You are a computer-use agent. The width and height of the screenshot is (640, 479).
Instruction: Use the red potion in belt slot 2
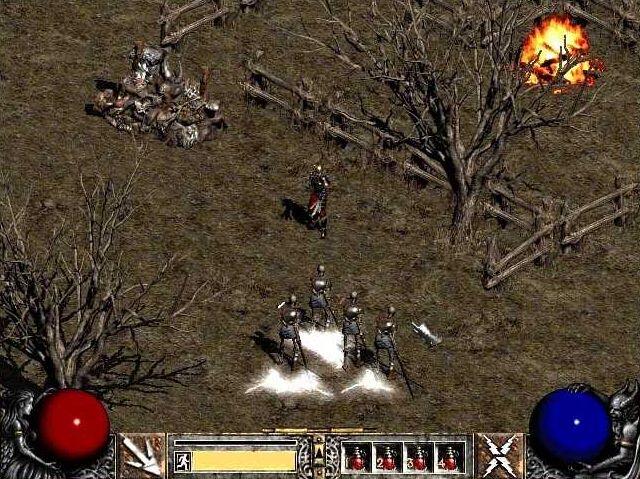[x=389, y=457]
